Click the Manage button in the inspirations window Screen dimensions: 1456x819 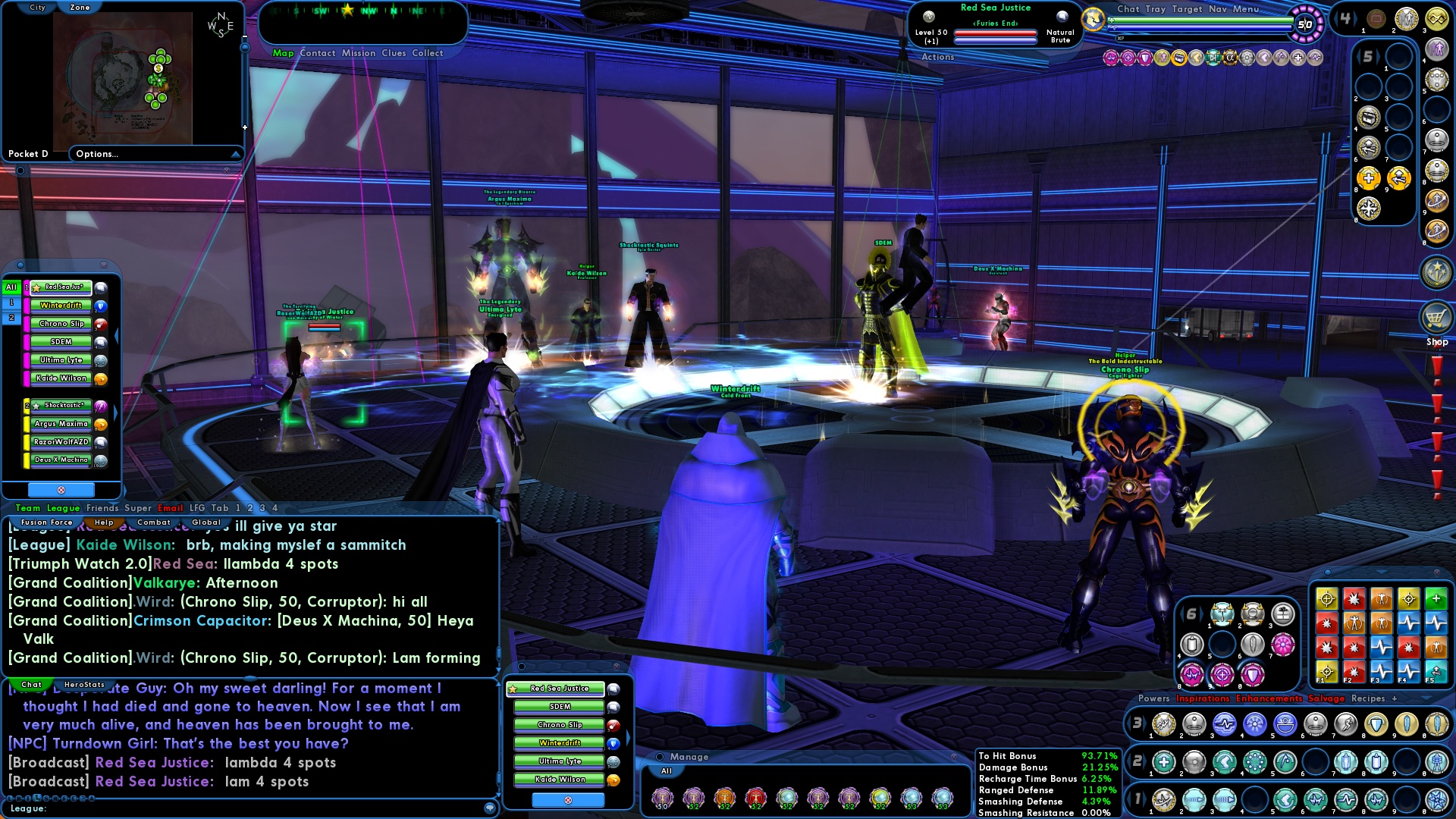tap(686, 757)
